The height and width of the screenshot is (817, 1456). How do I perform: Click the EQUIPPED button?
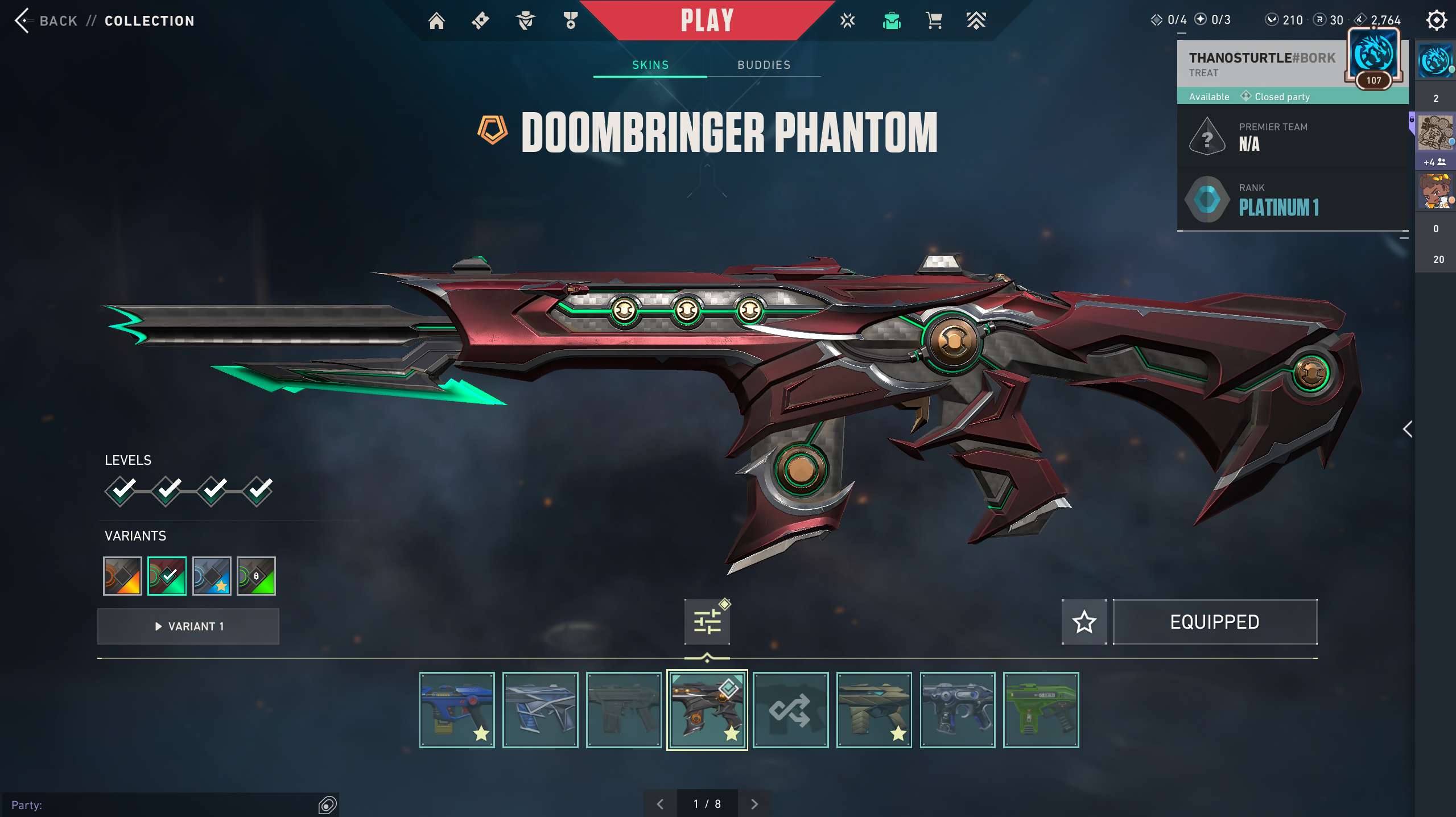[x=1215, y=621]
